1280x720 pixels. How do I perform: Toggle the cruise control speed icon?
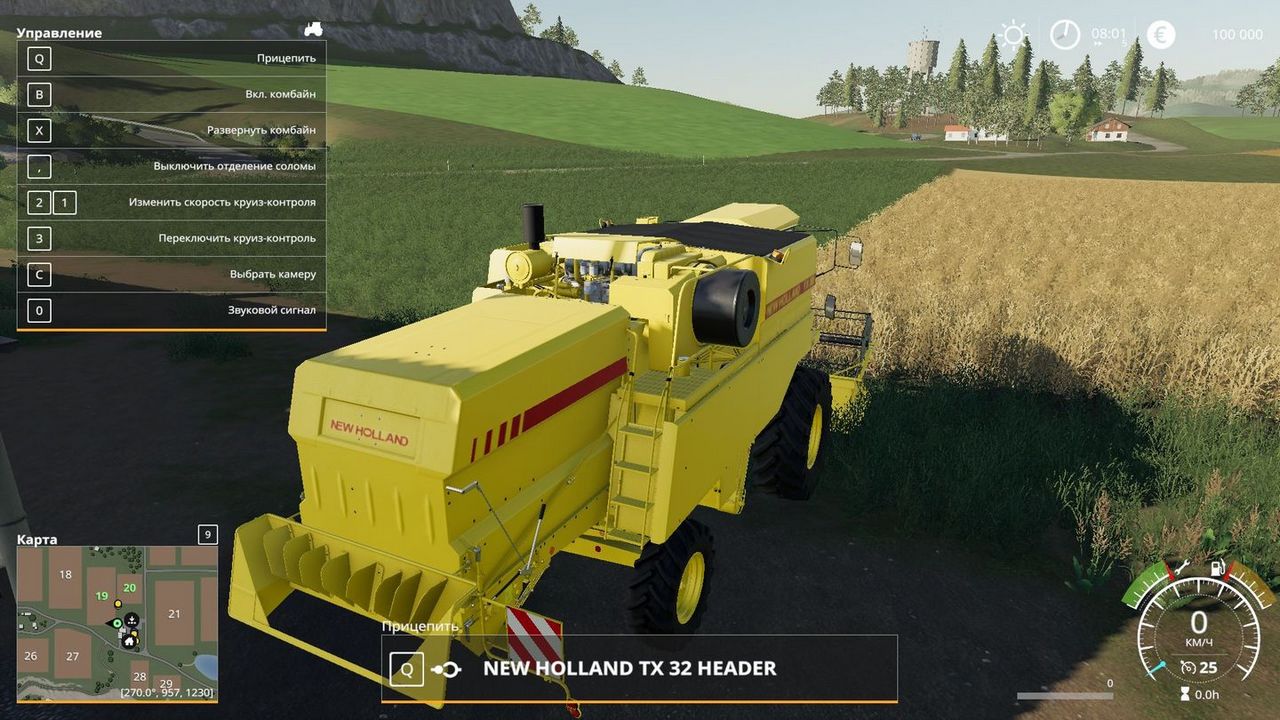pyautogui.click(x=1188, y=667)
